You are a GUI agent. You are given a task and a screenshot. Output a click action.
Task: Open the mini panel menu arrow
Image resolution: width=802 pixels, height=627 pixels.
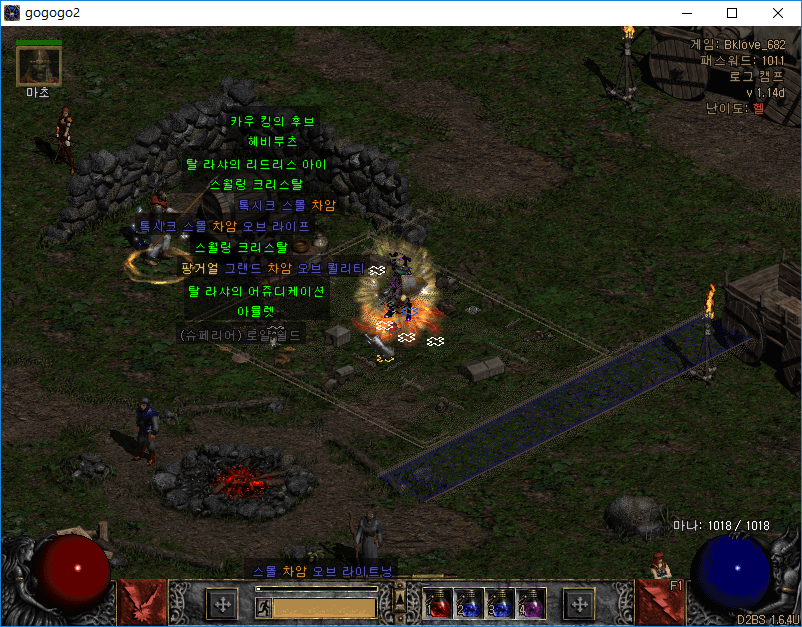point(400,597)
